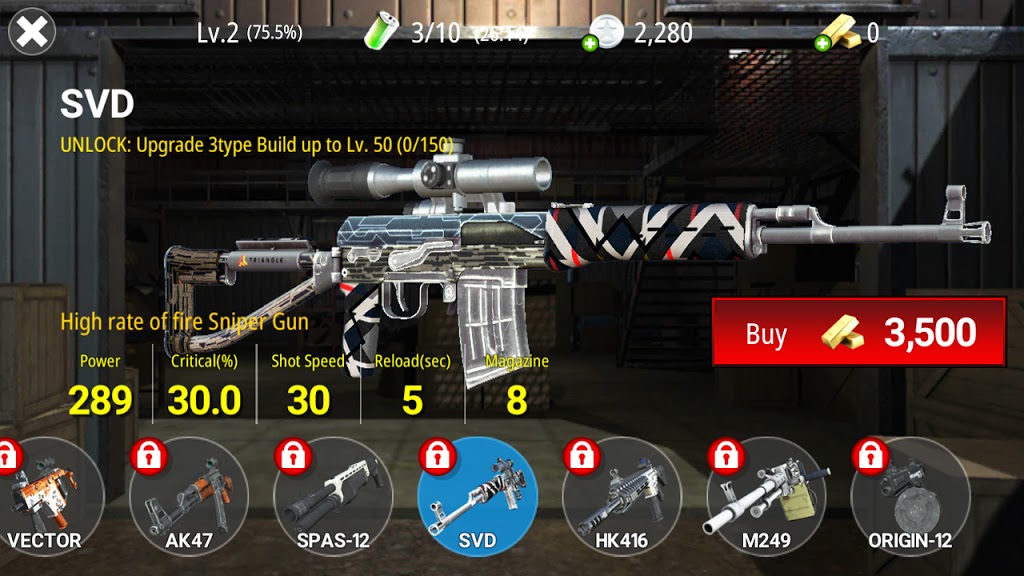Buy the SVD for 3,500 gold

tap(858, 332)
